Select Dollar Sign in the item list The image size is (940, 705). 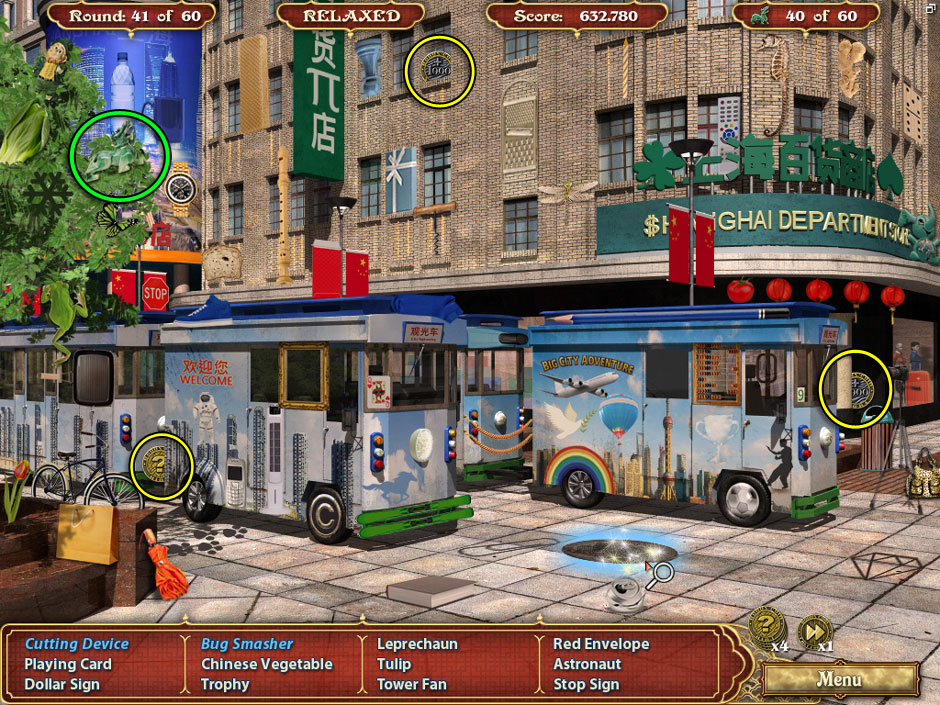(x=62, y=684)
